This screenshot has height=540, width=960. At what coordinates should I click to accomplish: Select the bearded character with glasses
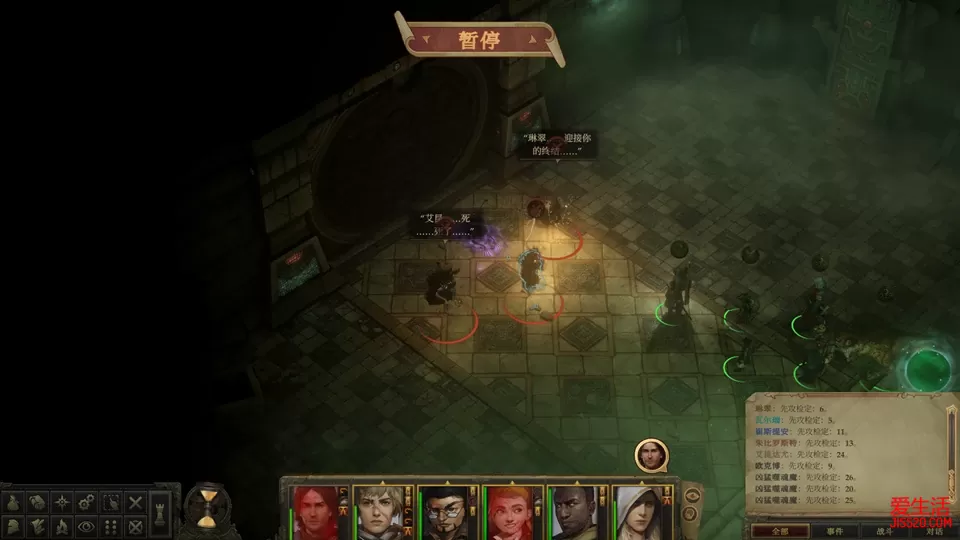[442, 512]
